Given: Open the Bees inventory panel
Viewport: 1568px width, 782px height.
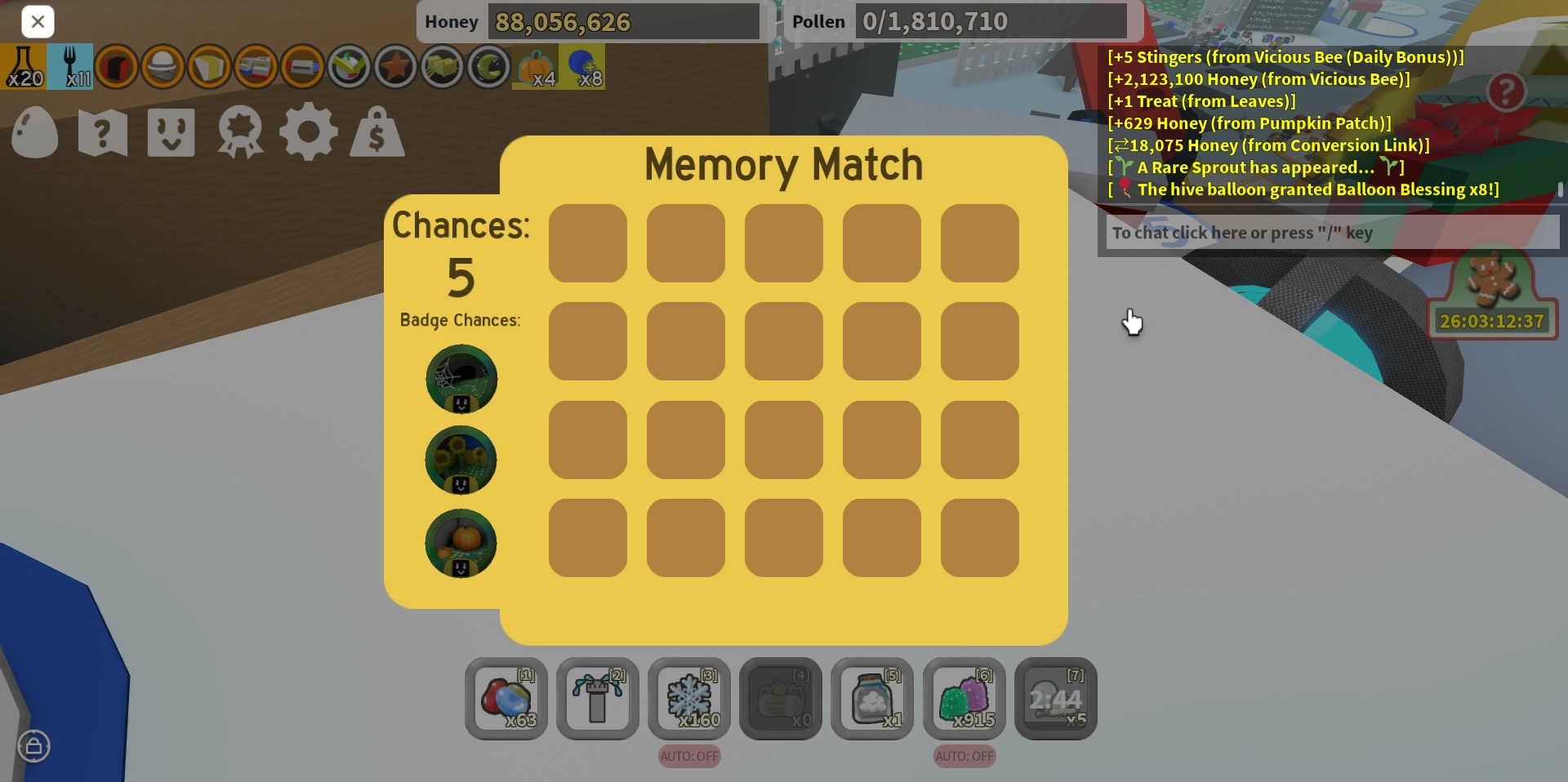Looking at the screenshot, I should tap(171, 132).
